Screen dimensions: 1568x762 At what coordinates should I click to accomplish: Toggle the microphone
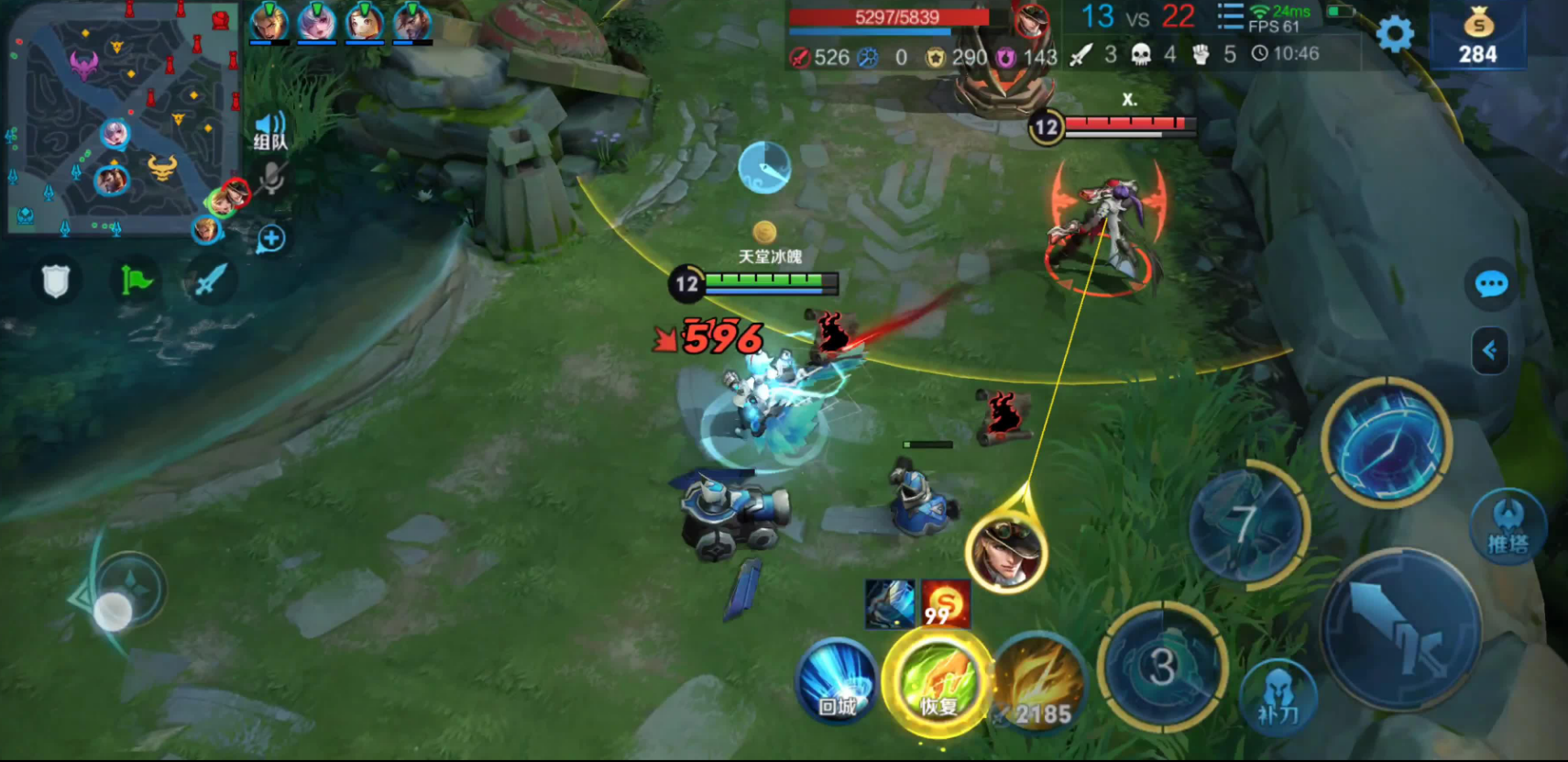coord(270,178)
